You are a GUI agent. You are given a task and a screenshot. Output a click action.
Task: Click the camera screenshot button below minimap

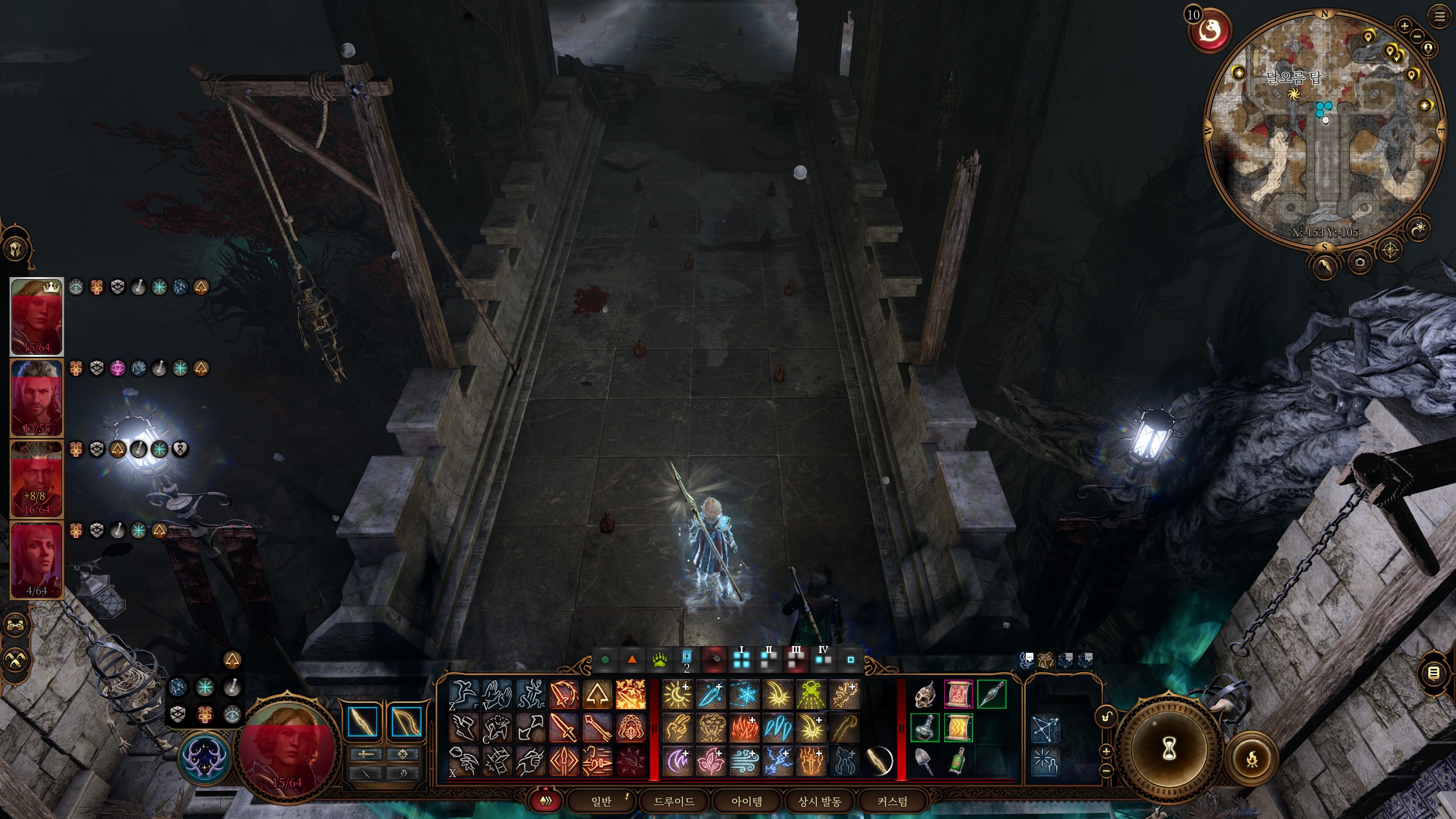(x=1359, y=262)
